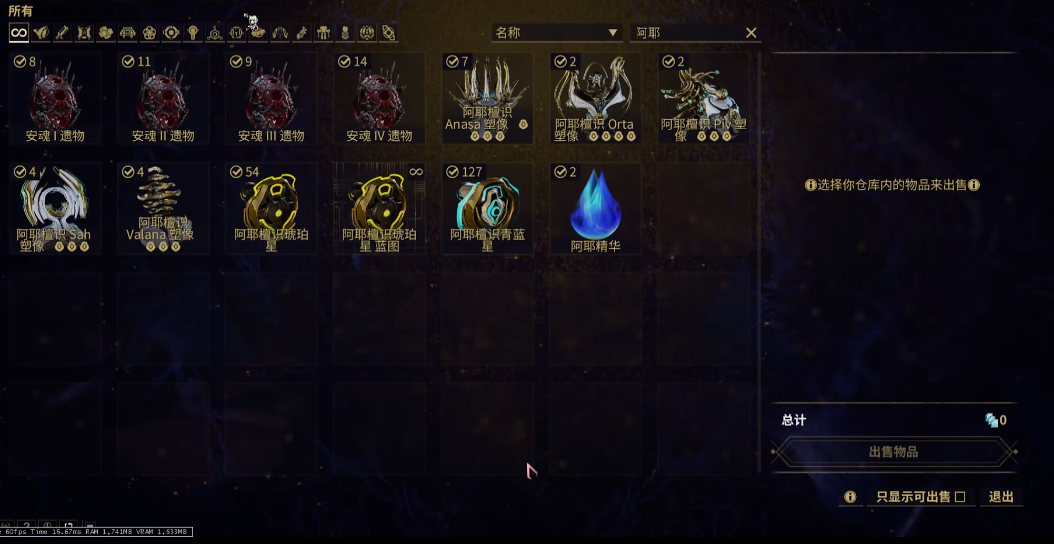The image size is (1054, 544).
Task: Choose the 安魂 III 遗物 relic item
Action: pos(271,99)
